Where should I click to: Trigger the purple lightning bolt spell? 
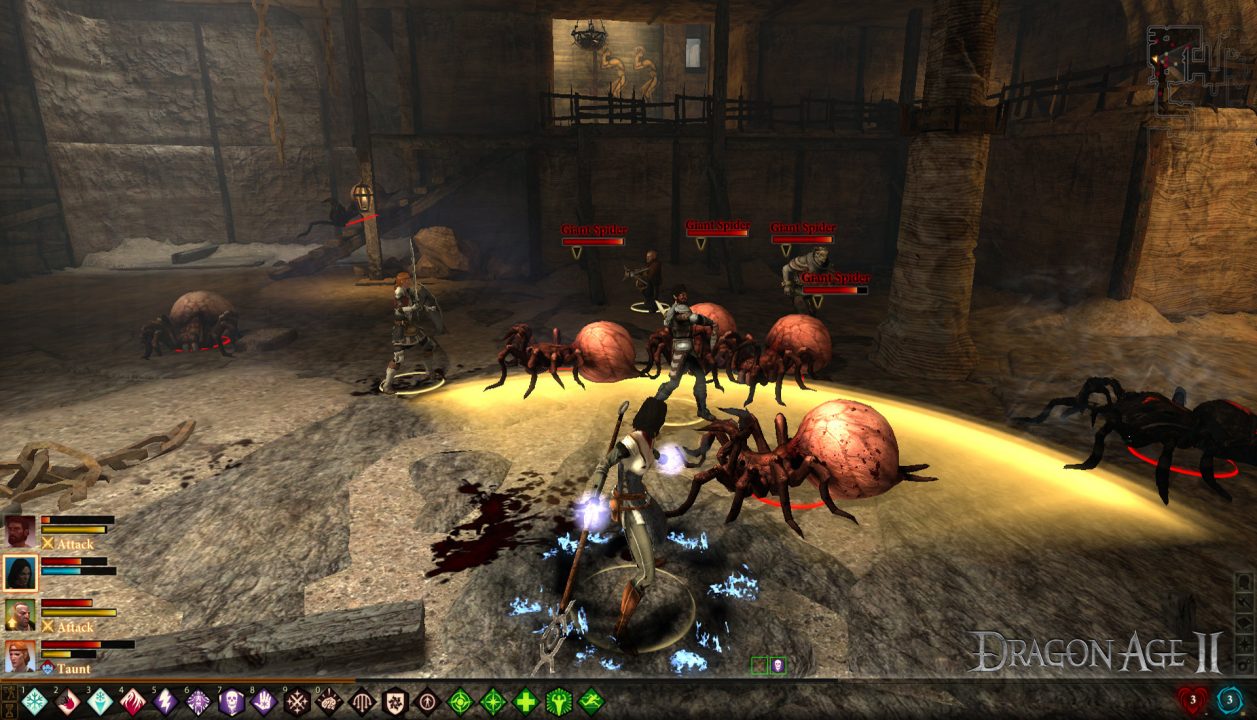(166, 701)
